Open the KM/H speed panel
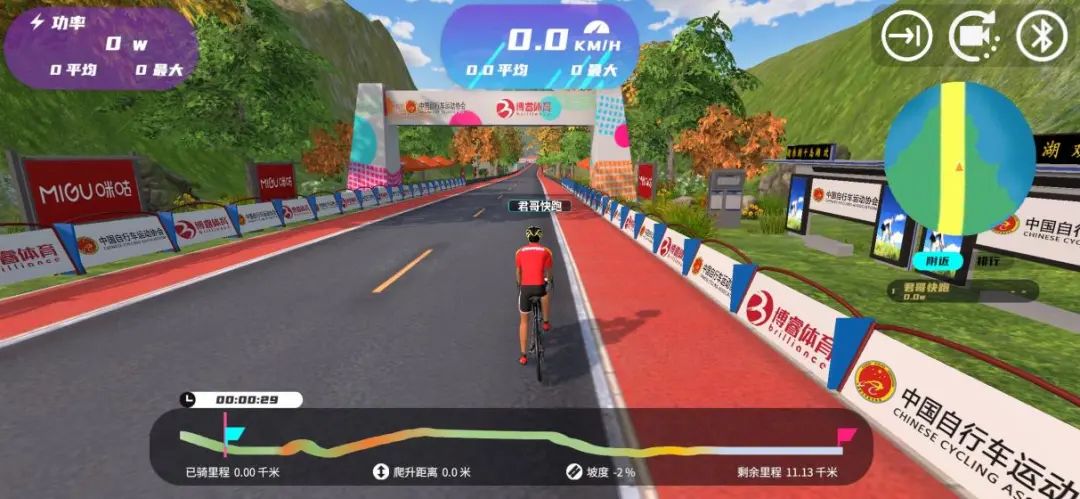1080x499 pixels. (x=541, y=45)
